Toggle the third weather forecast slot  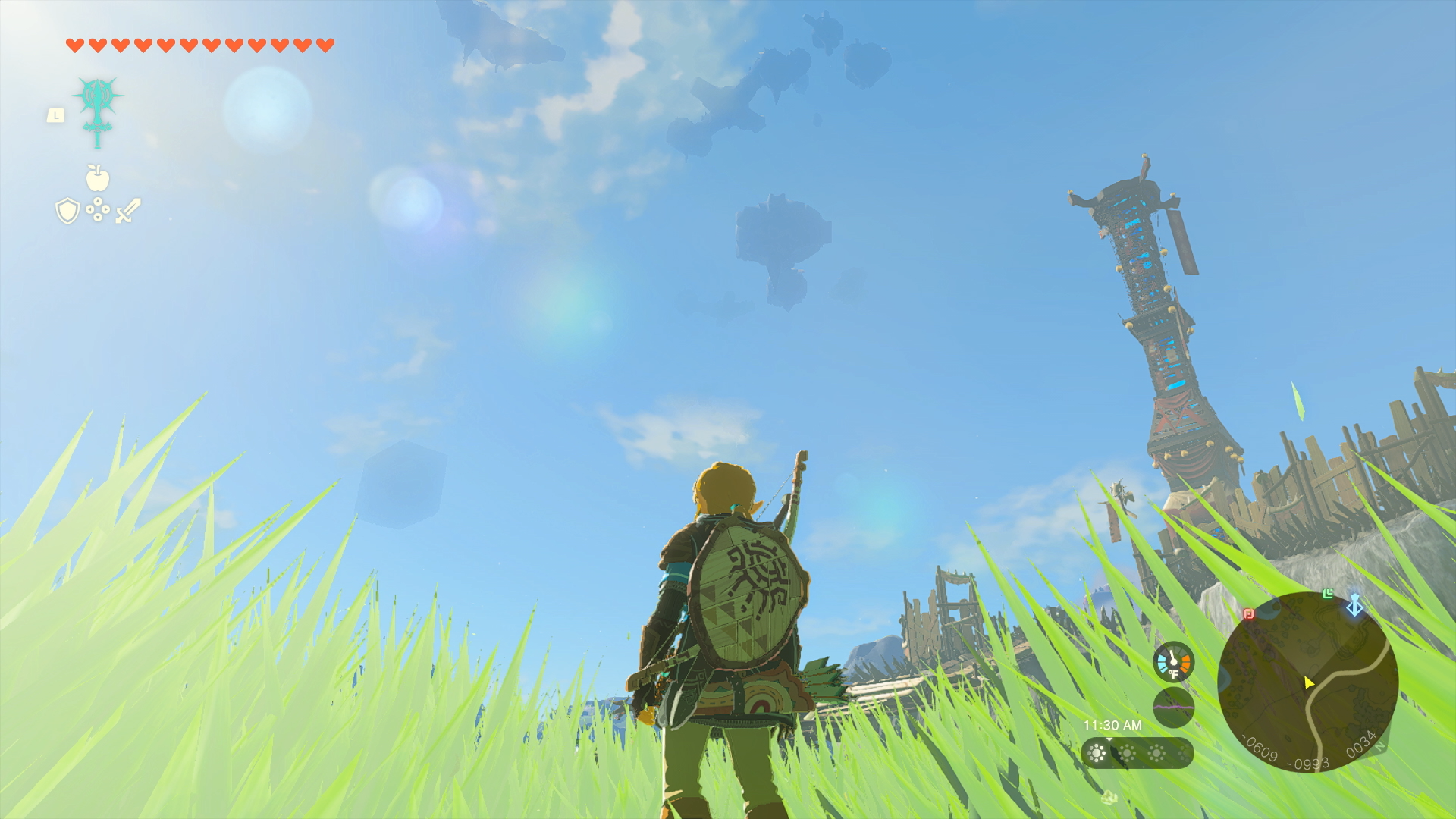click(x=1157, y=752)
